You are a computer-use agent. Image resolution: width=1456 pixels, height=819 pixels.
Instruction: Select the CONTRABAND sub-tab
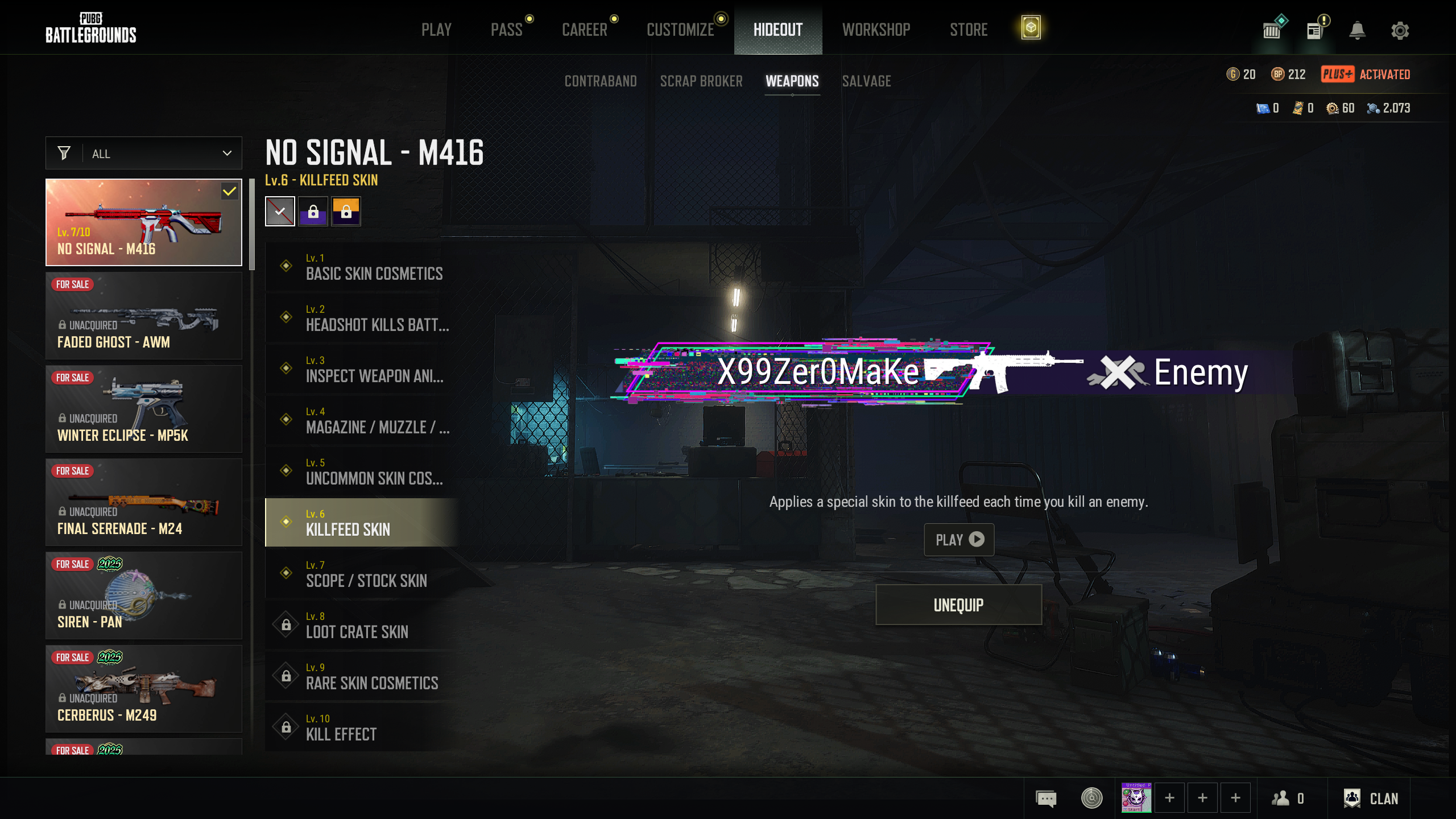[x=601, y=81]
